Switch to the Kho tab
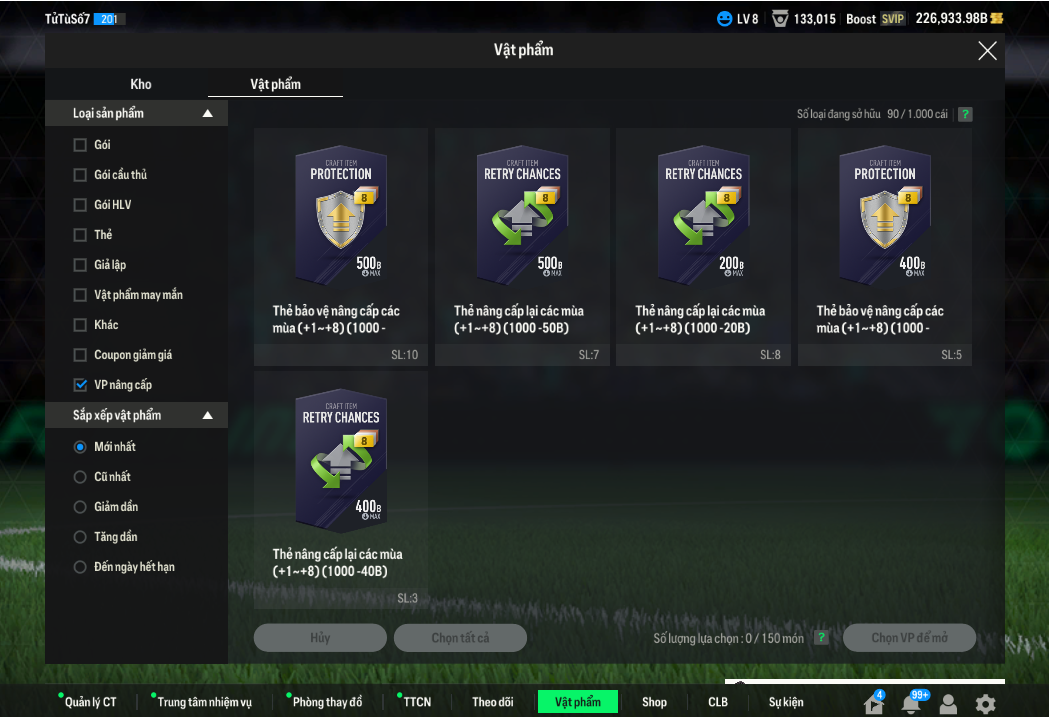This screenshot has width=1049, height=717. coord(141,84)
